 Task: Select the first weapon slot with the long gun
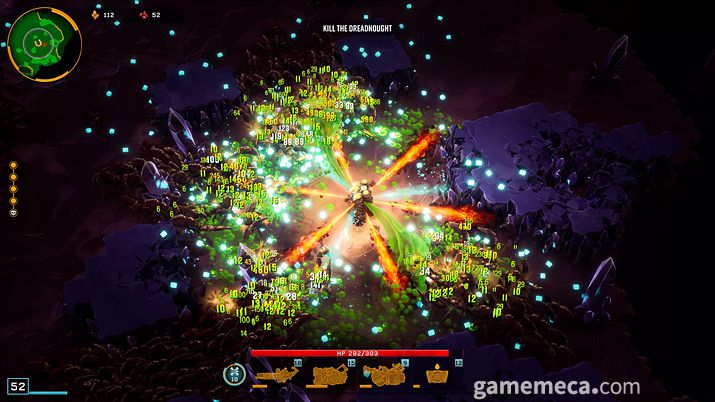tap(277, 376)
